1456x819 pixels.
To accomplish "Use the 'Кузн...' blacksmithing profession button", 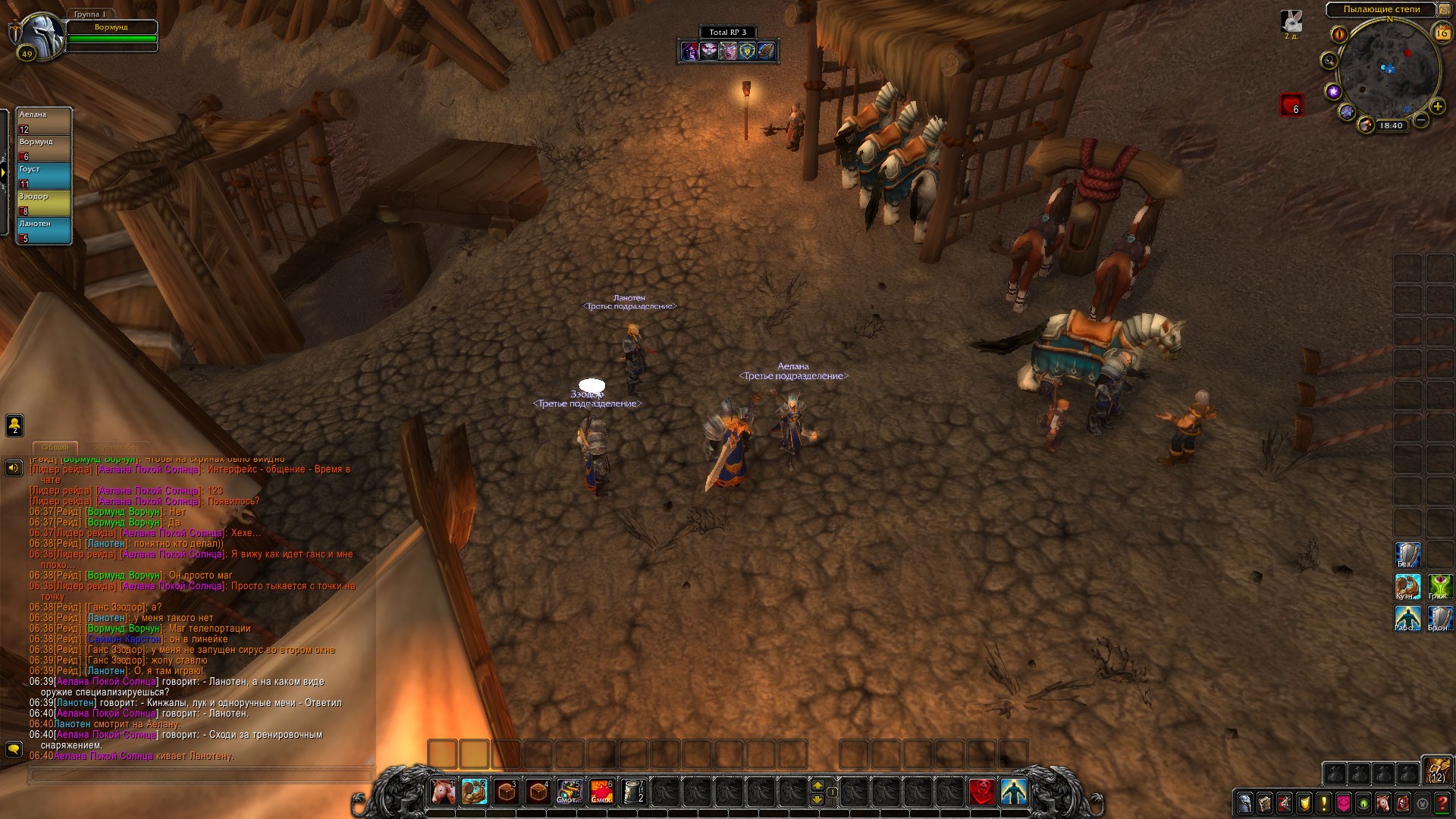I will coord(1407,587).
